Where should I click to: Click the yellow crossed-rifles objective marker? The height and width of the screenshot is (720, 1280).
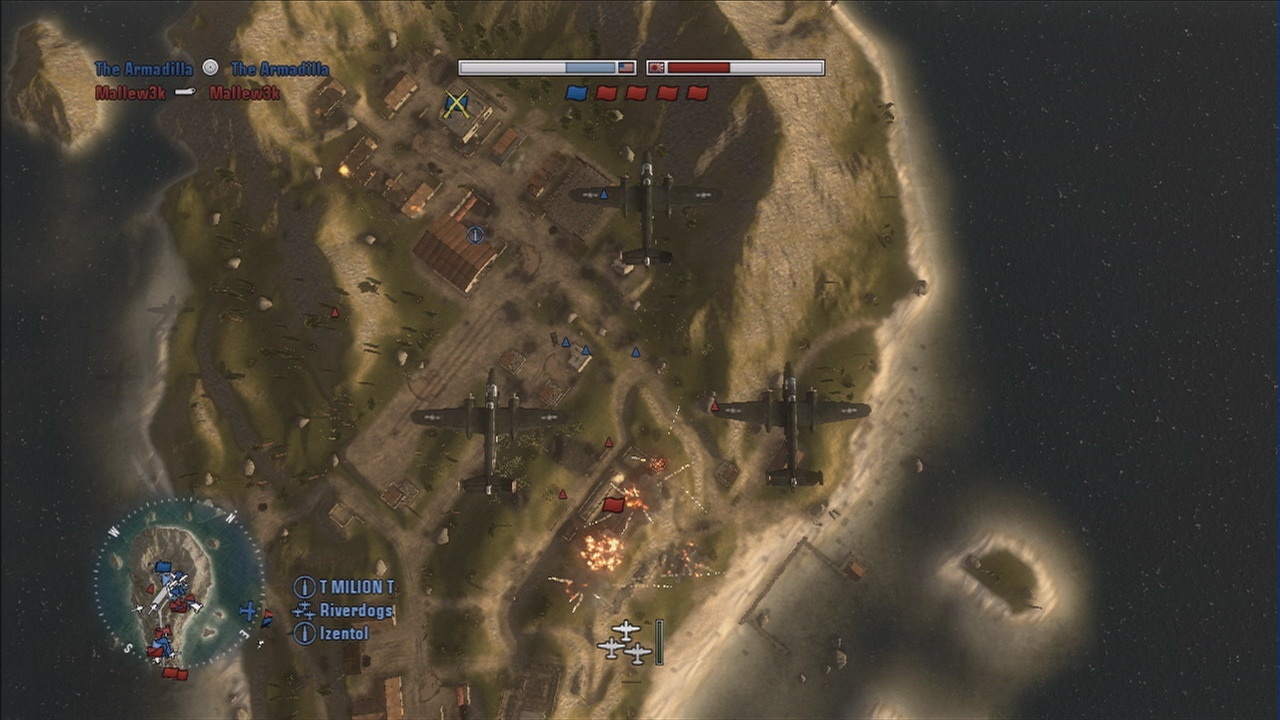point(456,103)
